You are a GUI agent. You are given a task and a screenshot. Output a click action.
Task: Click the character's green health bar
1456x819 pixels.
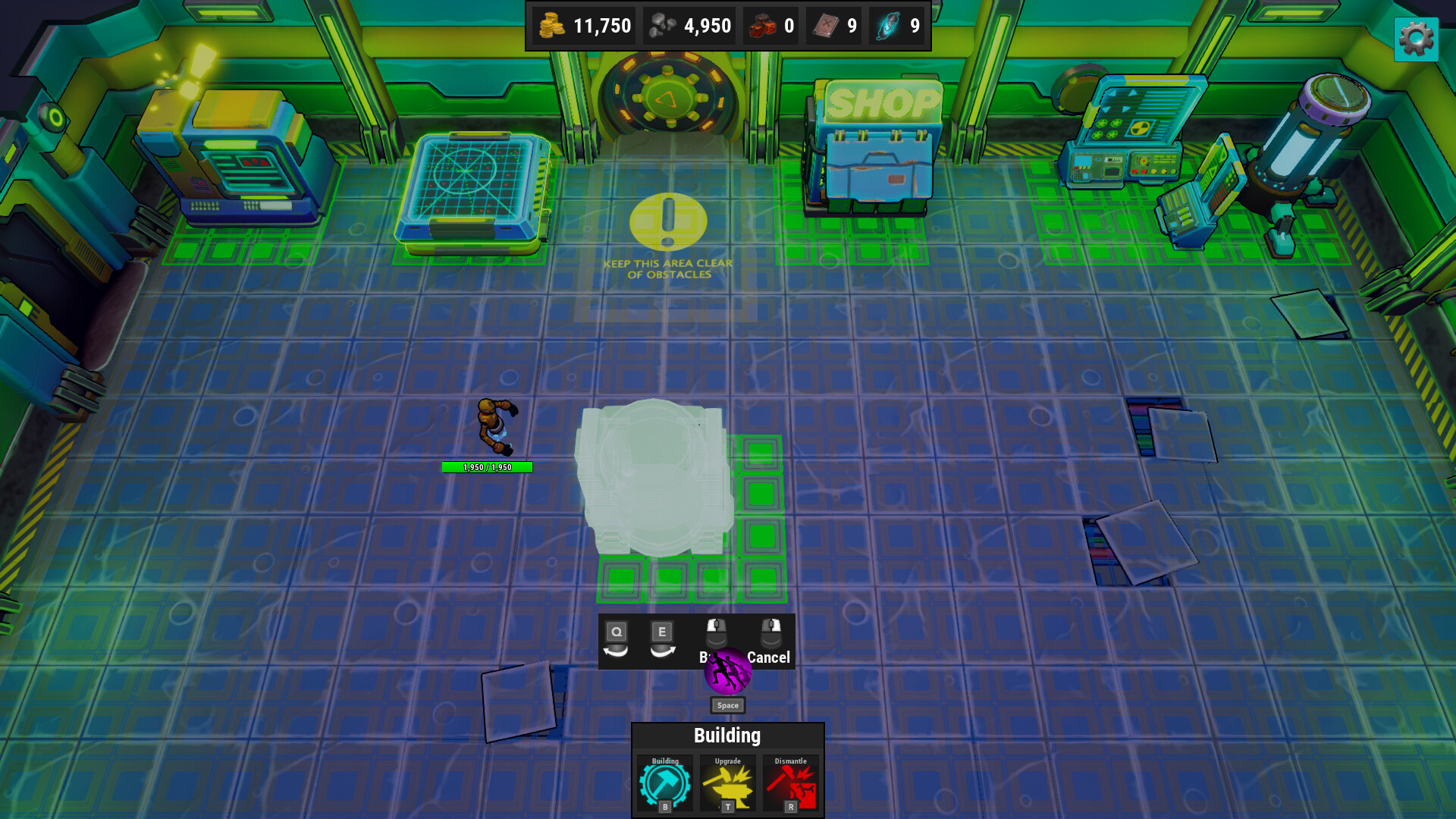click(x=488, y=467)
